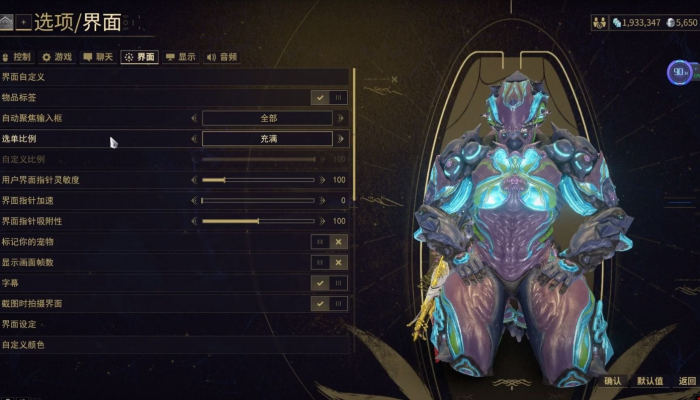Adjust the 界面指针加速 cursor acceleration slider
The width and height of the screenshot is (700, 400).
point(258,200)
